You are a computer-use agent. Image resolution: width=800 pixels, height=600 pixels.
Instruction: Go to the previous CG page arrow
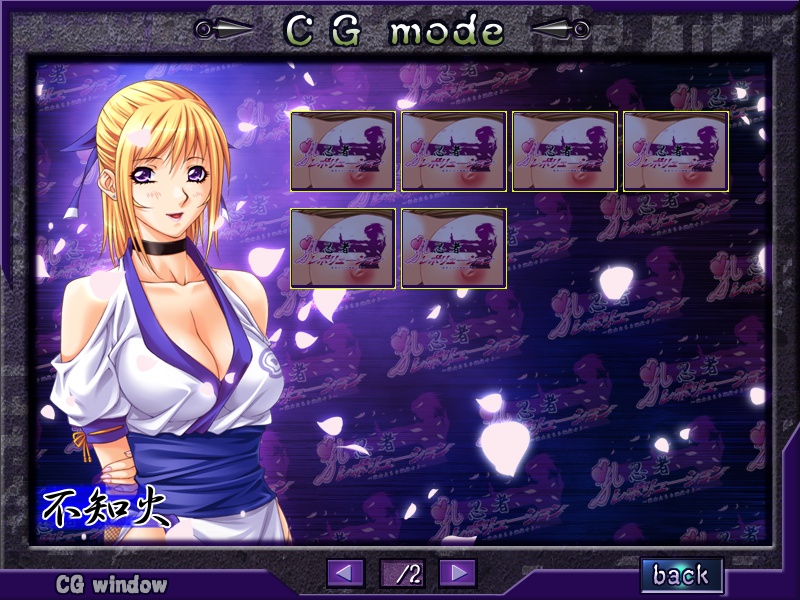[346, 573]
